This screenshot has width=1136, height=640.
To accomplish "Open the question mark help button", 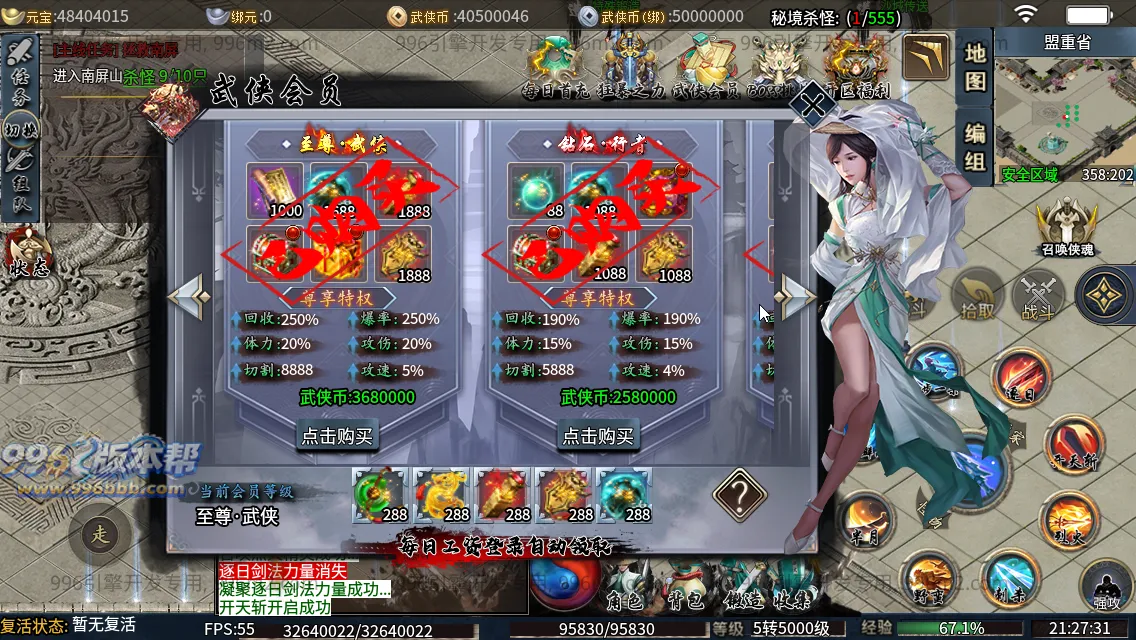I will pos(739,492).
